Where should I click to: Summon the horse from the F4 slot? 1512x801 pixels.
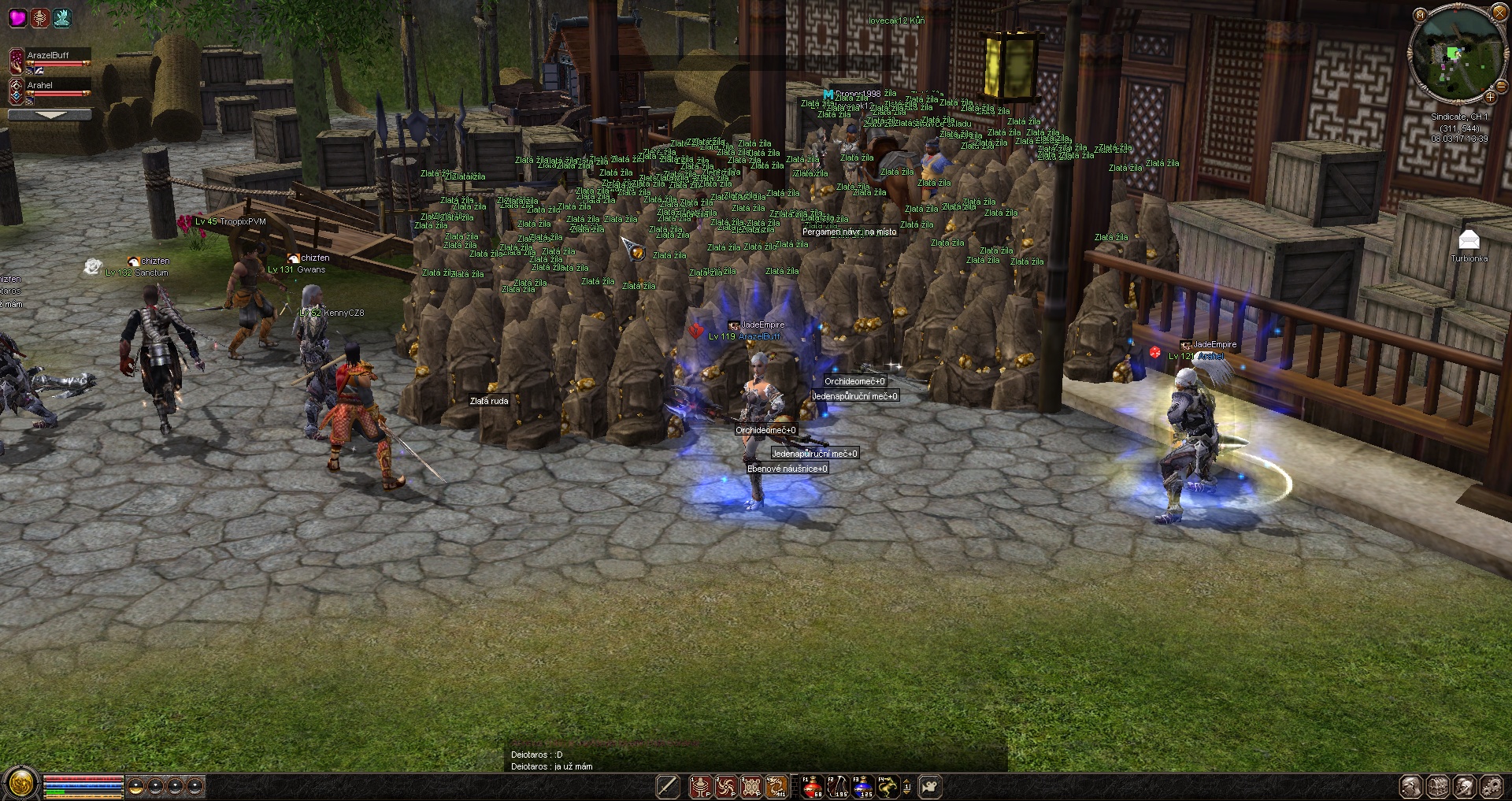coord(888,786)
